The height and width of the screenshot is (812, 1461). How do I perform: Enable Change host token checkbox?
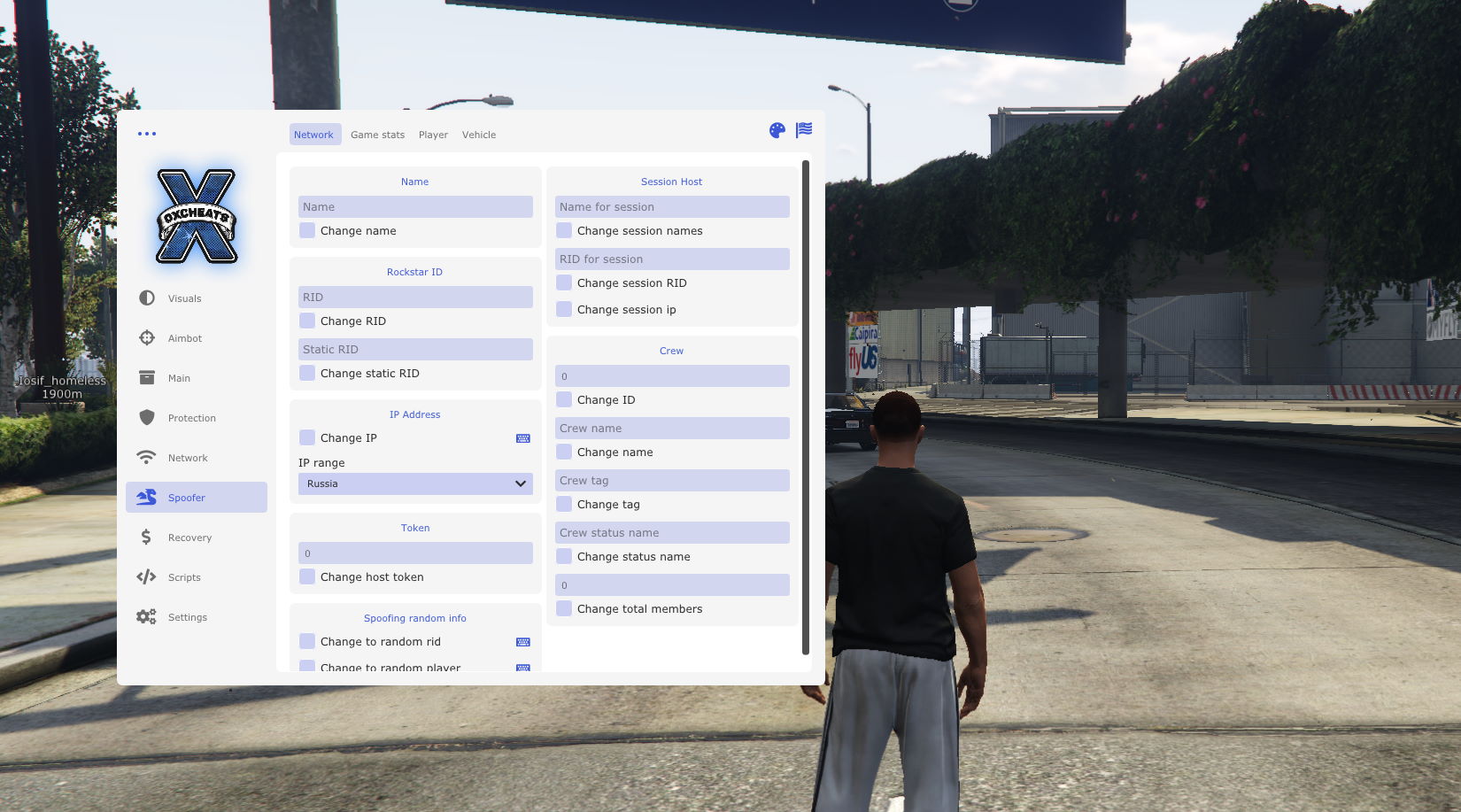pyautogui.click(x=307, y=576)
